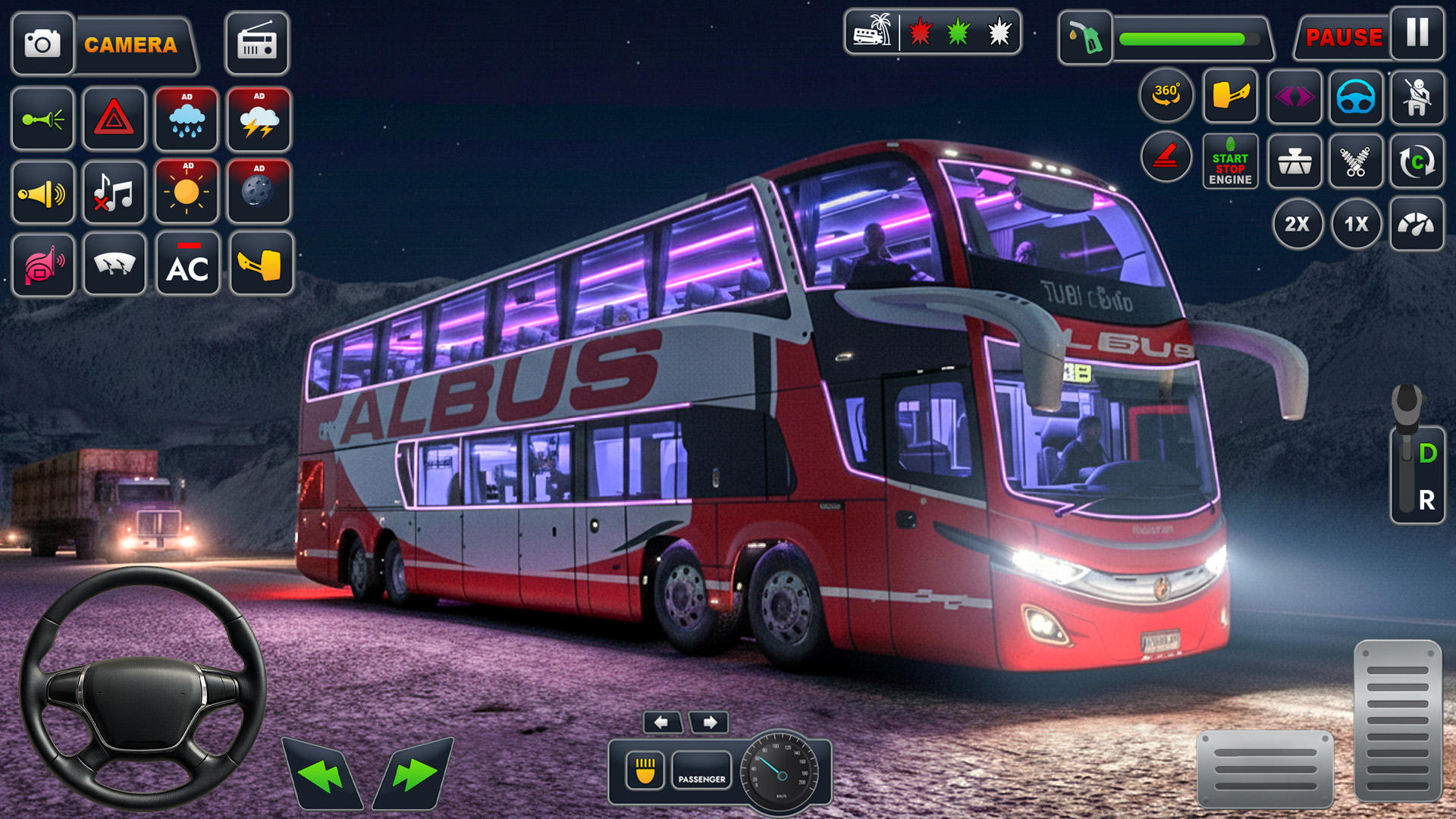Shift gear to Reverse
The height and width of the screenshot is (819, 1456).
(x=1426, y=500)
